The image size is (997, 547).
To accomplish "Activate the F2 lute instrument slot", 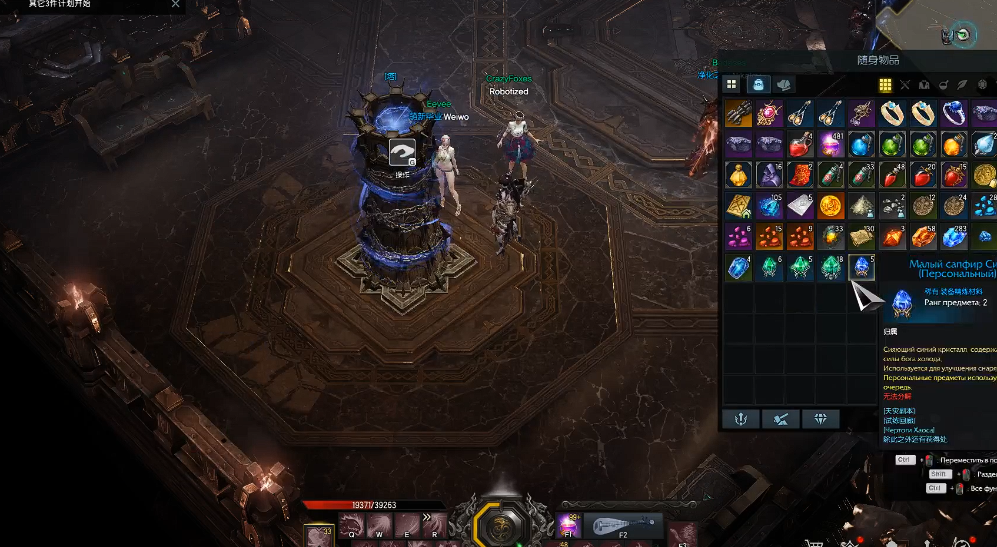I will coord(622,525).
